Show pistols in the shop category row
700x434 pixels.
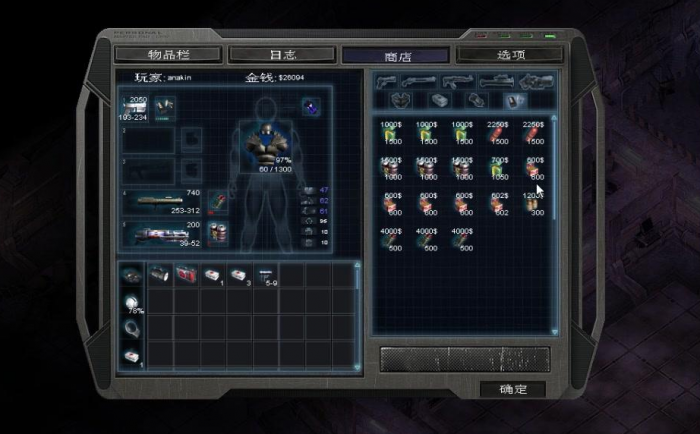[387, 82]
